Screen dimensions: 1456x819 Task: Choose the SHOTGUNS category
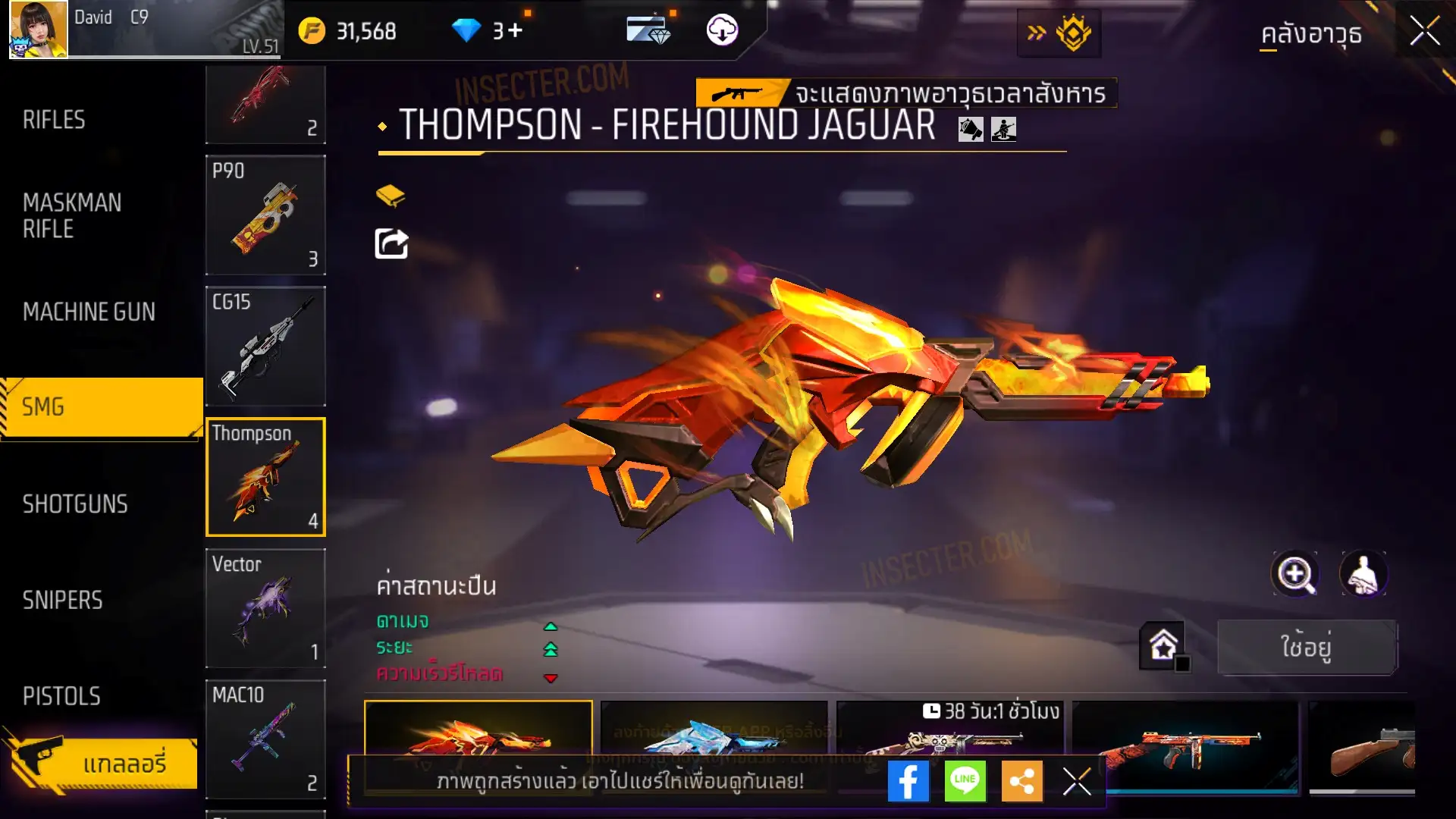[x=75, y=504]
